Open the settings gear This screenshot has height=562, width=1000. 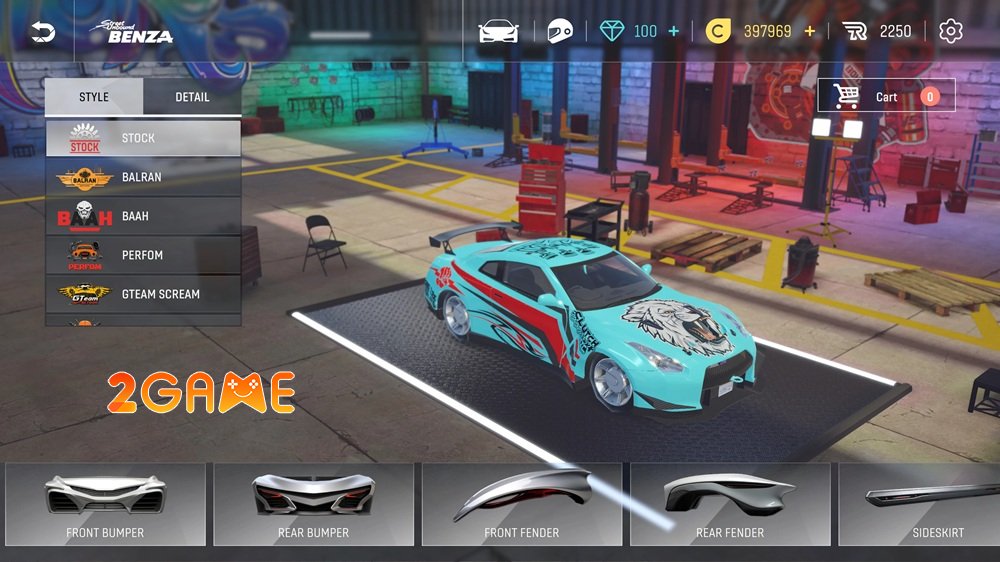click(x=951, y=32)
